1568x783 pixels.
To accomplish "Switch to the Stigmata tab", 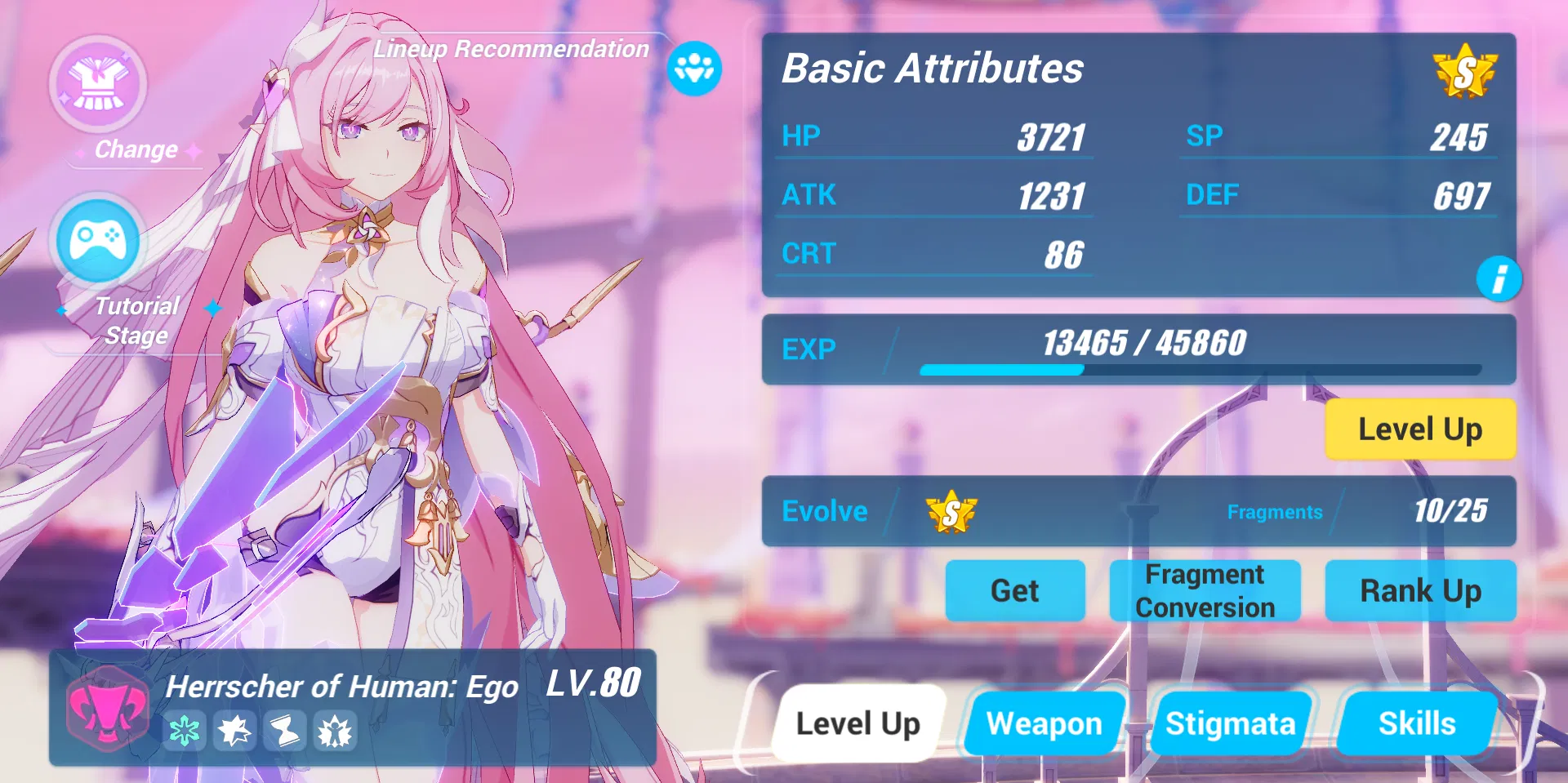I will [x=1232, y=723].
